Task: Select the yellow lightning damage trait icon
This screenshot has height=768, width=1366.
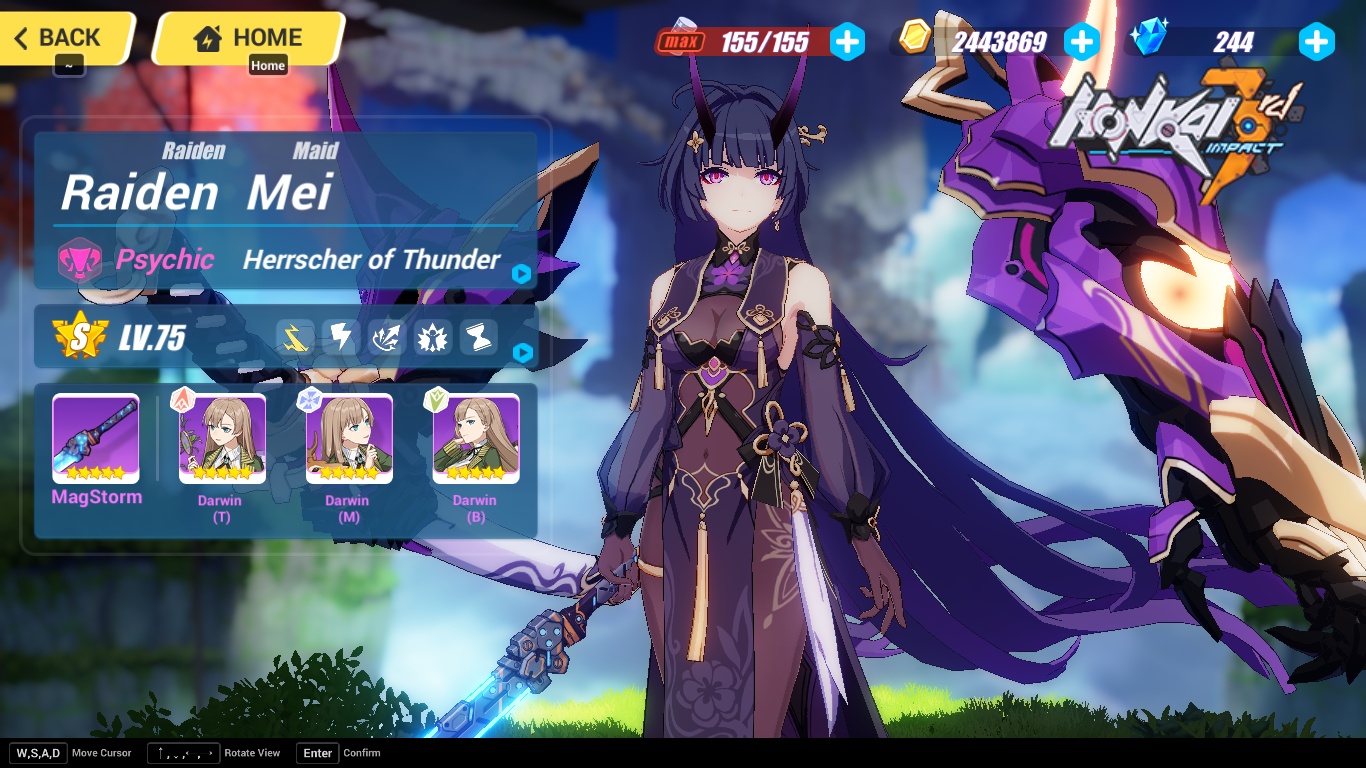Action: pyautogui.click(x=296, y=337)
